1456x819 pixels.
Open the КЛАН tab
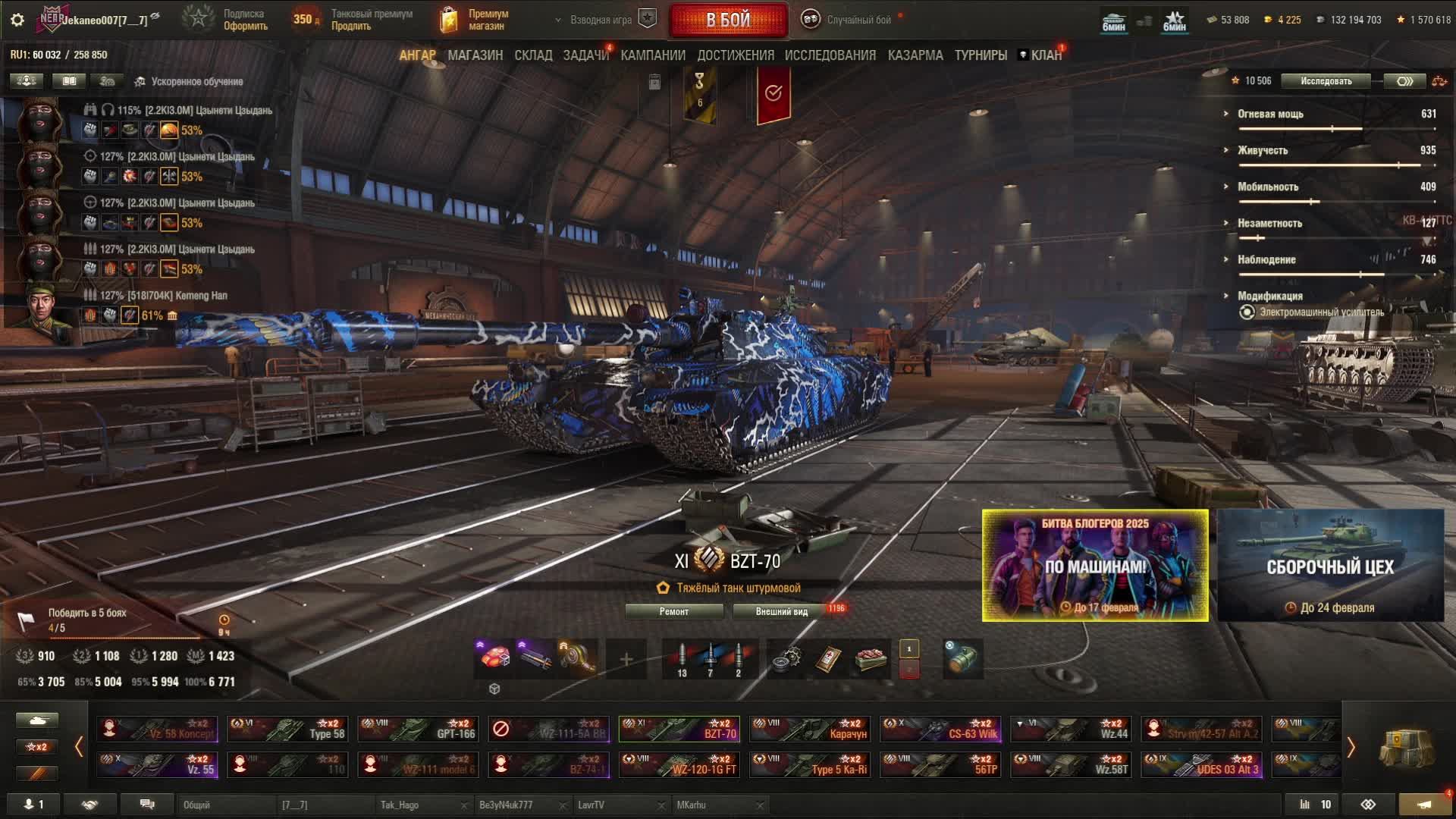point(1046,55)
